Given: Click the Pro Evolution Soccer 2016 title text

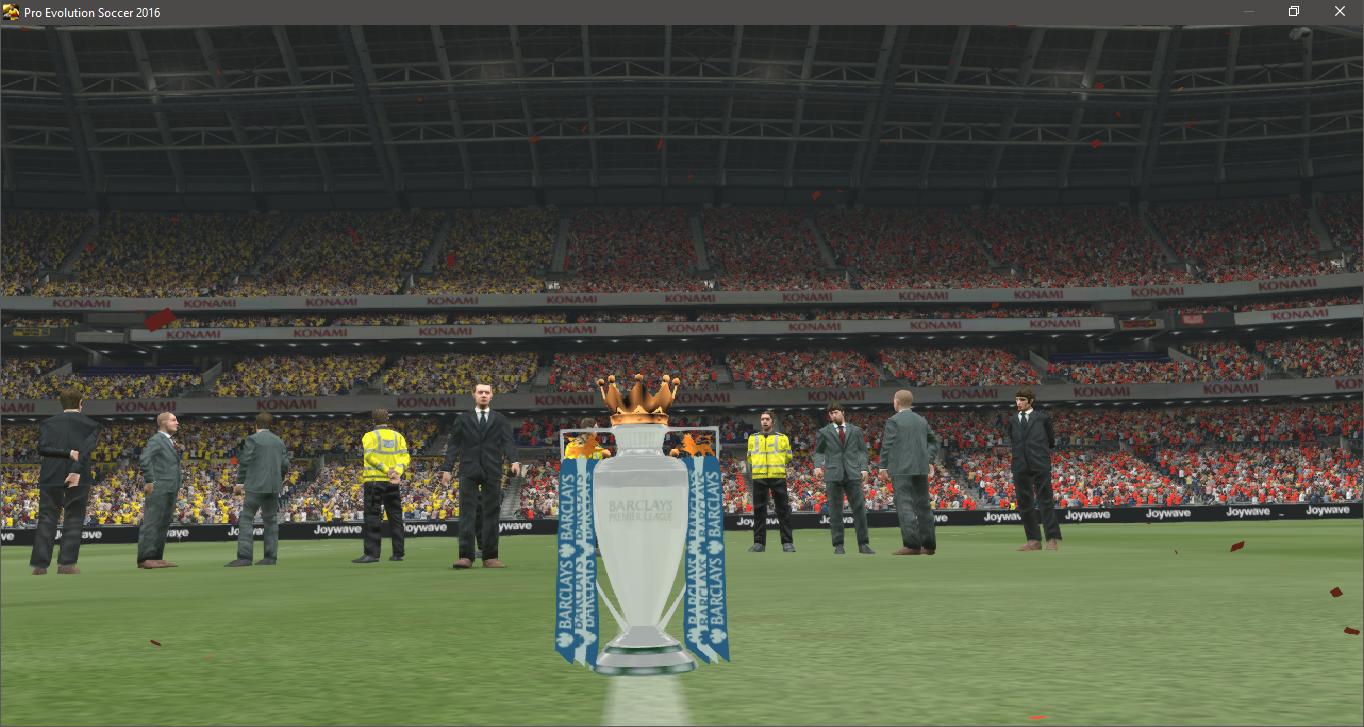Looking at the screenshot, I should tap(93, 11).
